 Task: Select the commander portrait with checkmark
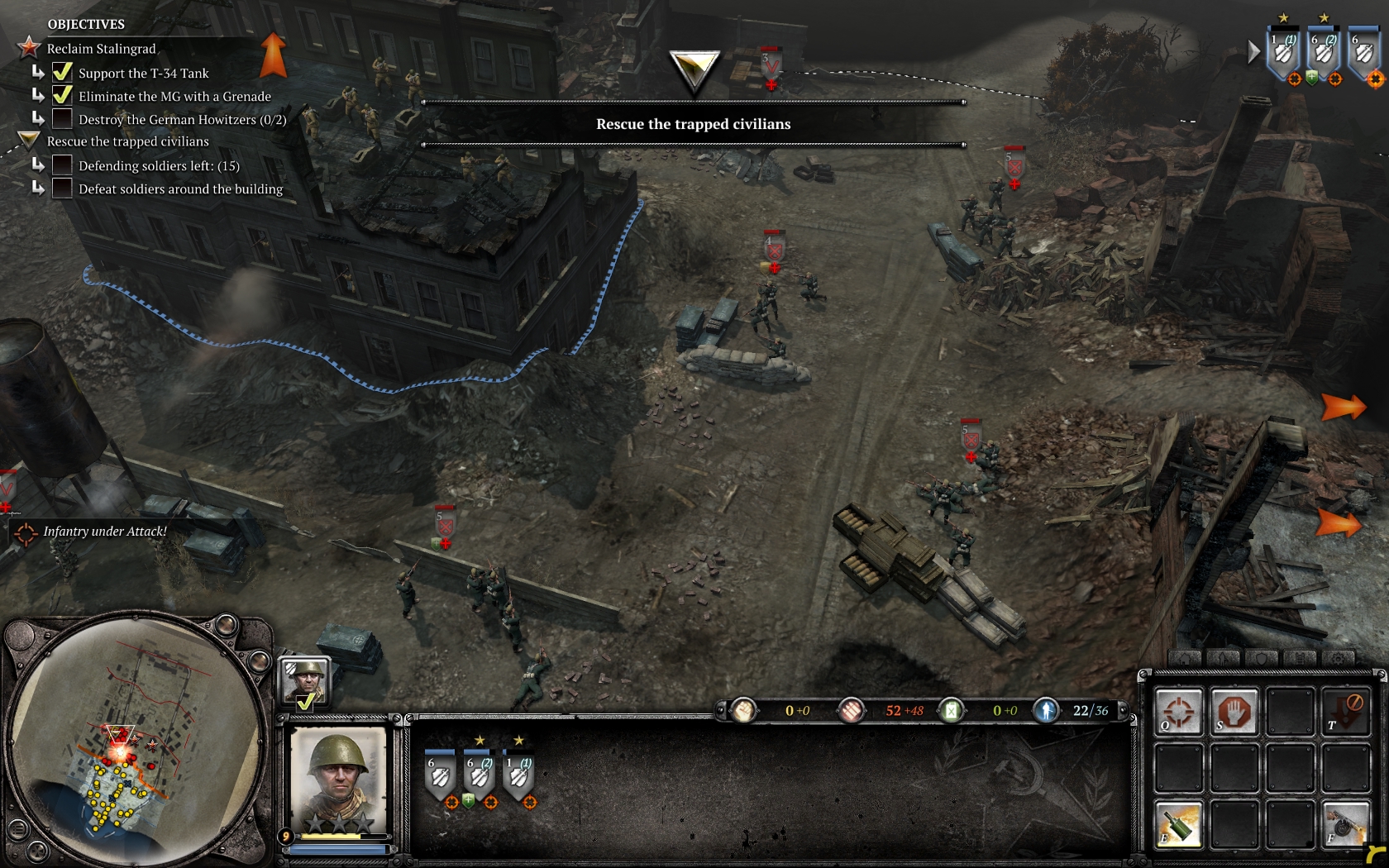[306, 683]
